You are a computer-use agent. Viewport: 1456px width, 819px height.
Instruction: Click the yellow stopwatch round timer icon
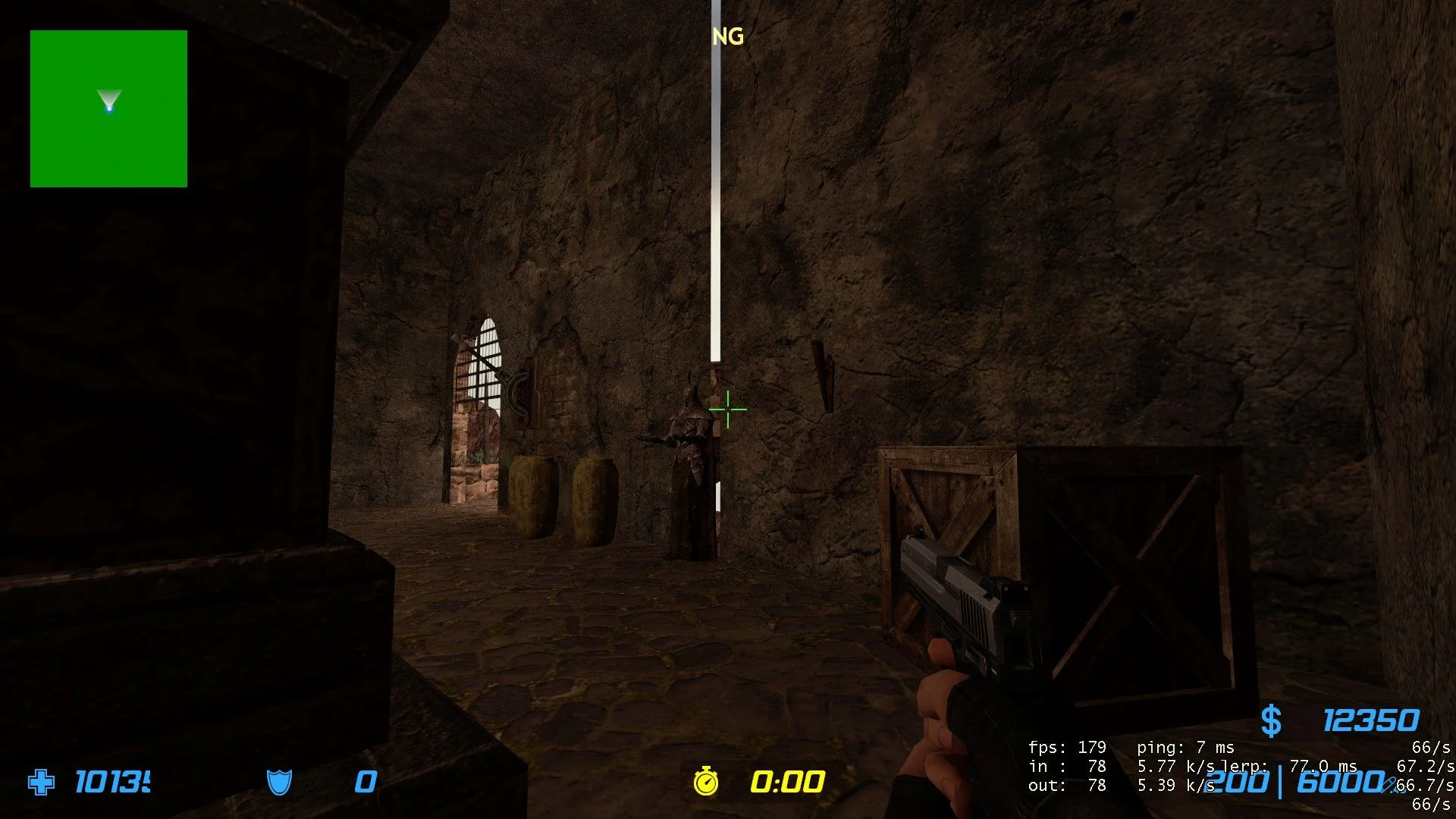pos(706,781)
